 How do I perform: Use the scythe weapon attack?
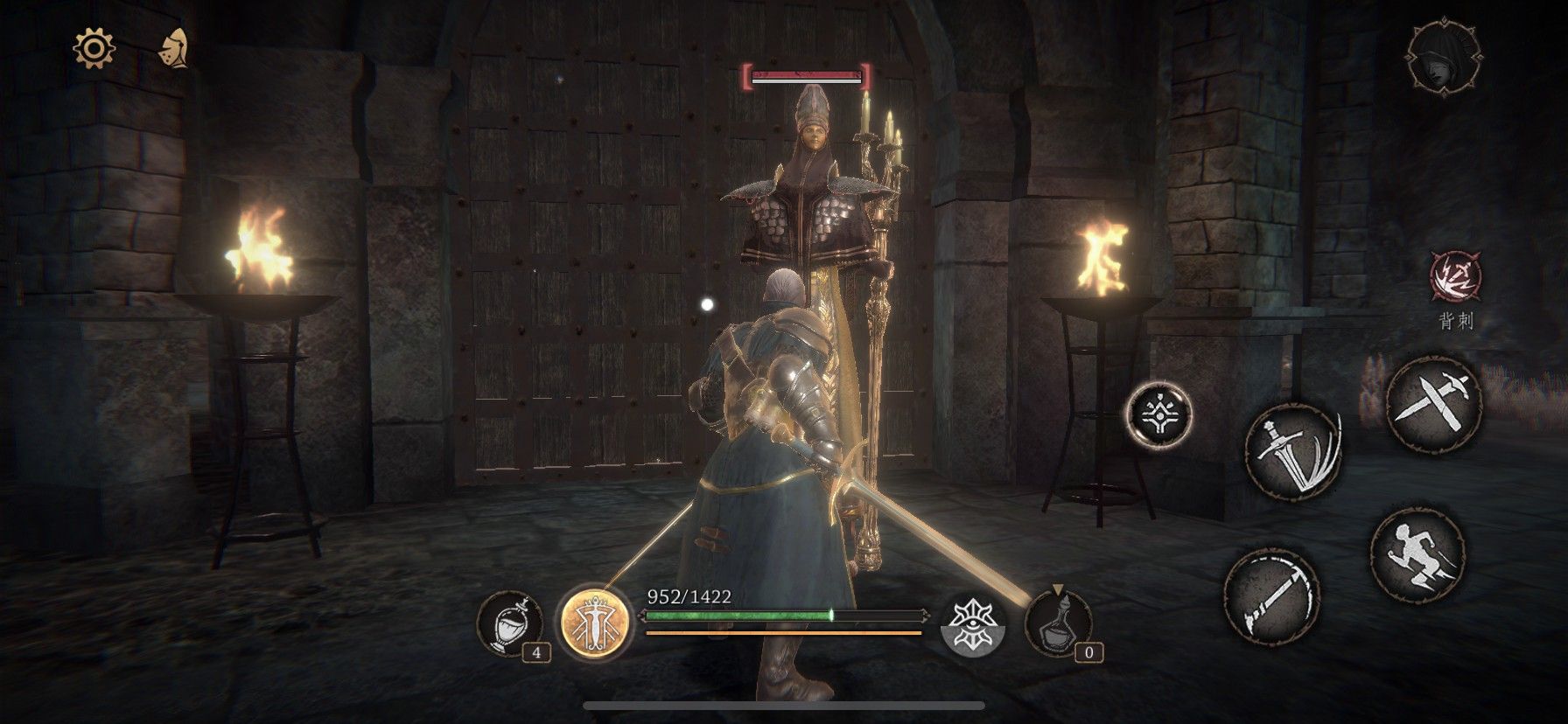pos(1271,596)
